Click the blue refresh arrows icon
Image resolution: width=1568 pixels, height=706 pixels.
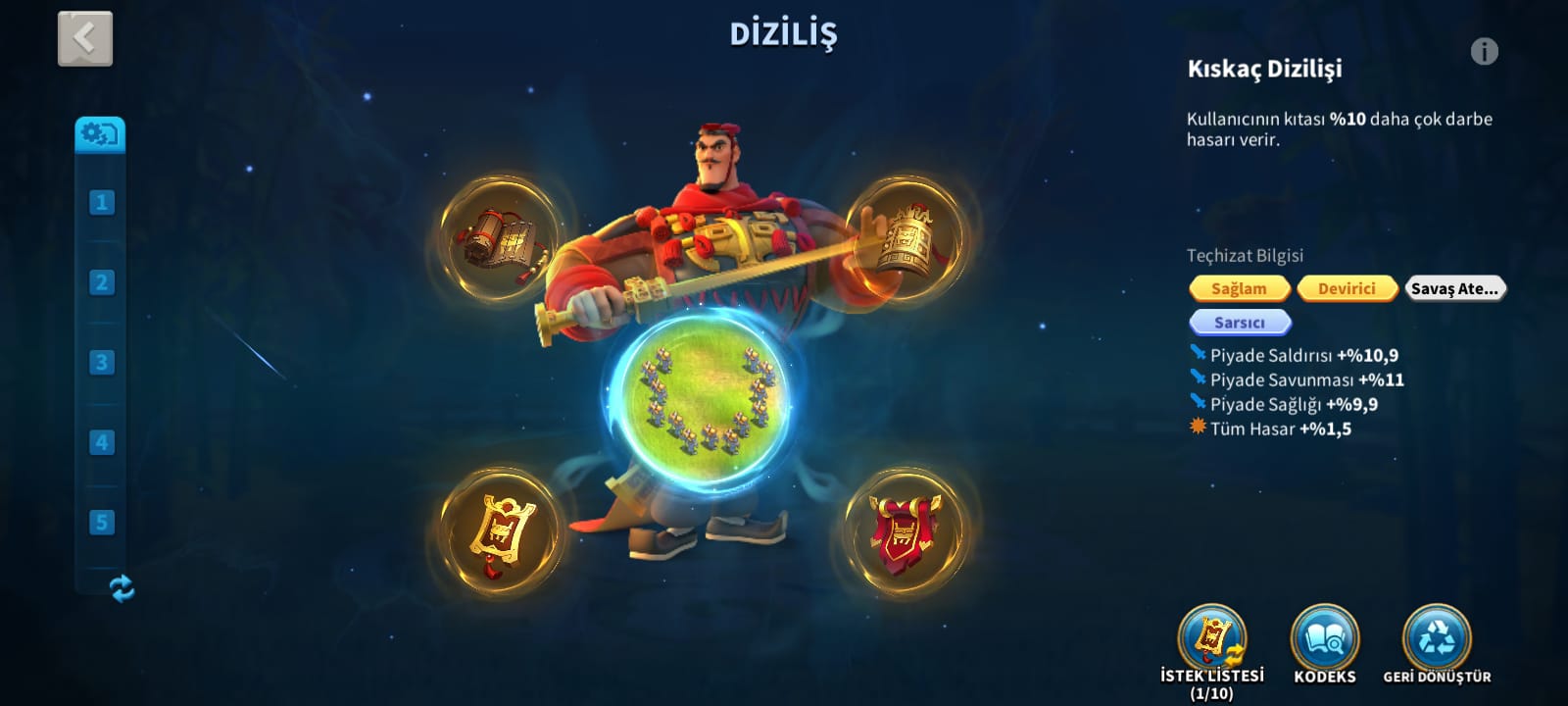[x=122, y=588]
